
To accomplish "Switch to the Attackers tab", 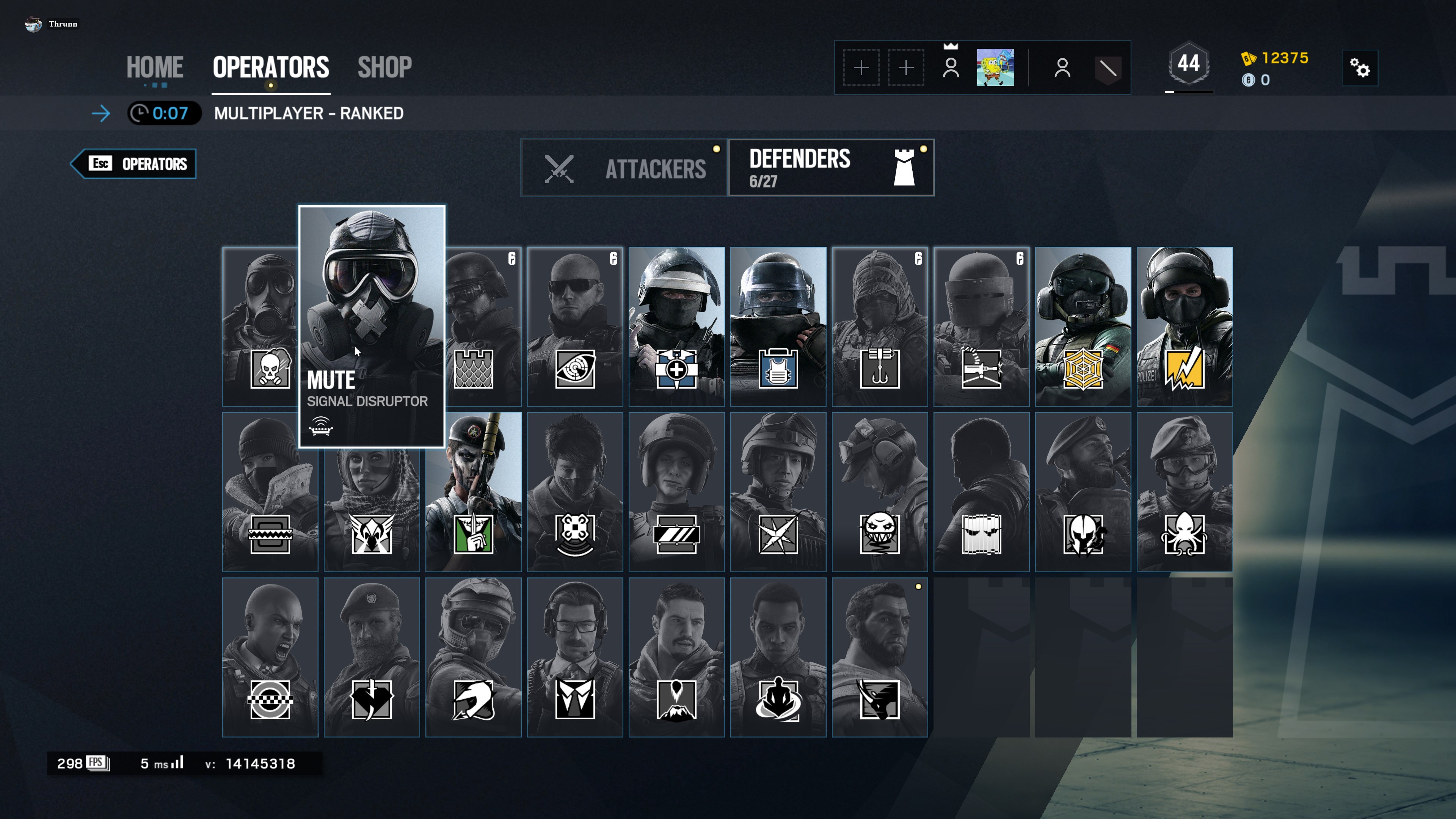I will click(624, 168).
